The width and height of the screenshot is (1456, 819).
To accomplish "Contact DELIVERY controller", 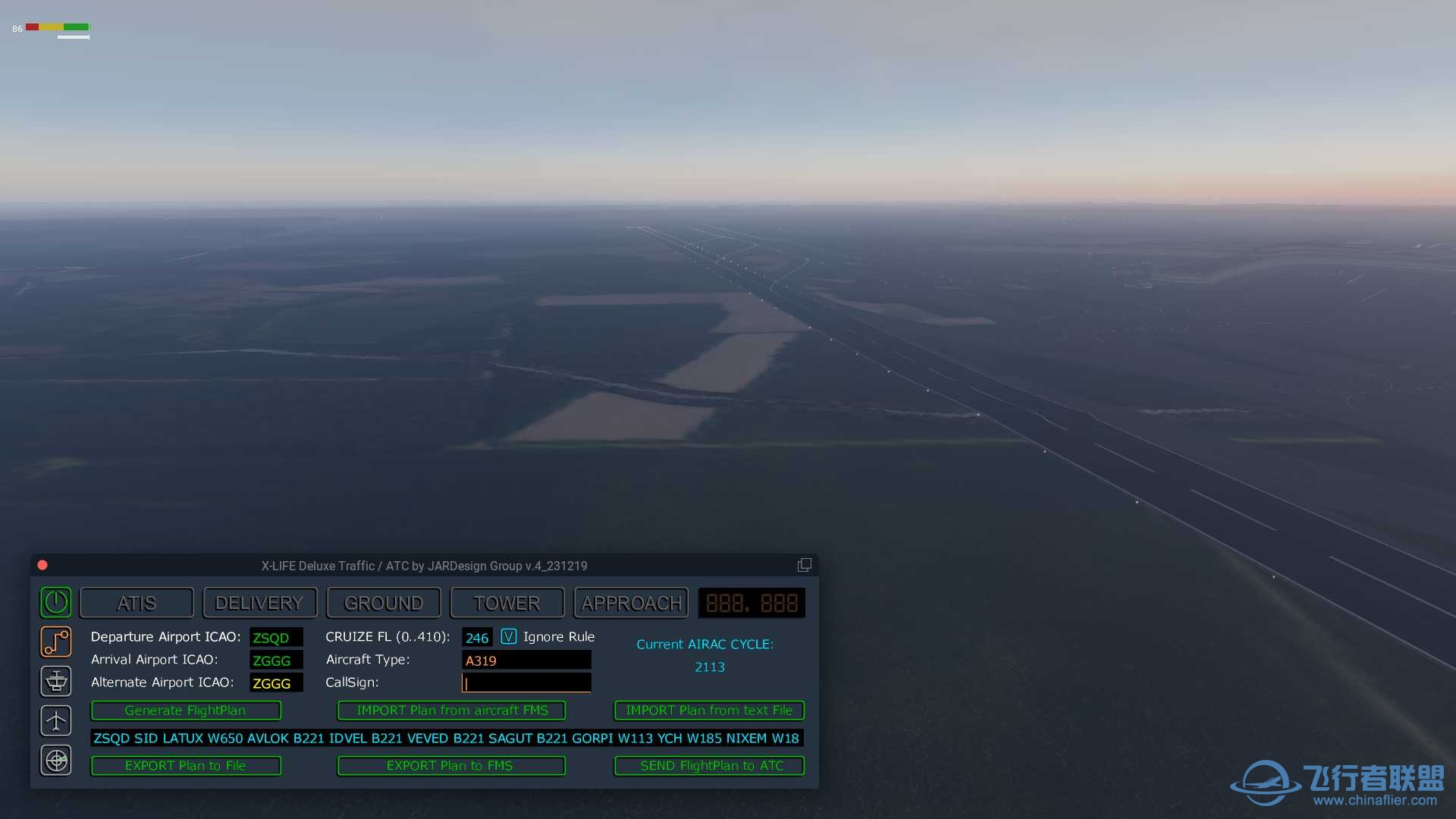I will [x=259, y=603].
